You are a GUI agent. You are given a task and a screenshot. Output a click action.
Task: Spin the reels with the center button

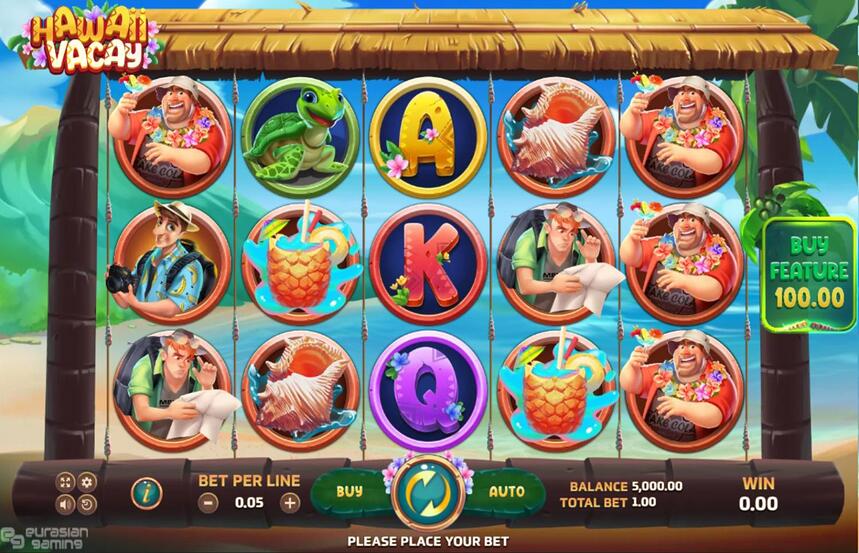coord(428,492)
